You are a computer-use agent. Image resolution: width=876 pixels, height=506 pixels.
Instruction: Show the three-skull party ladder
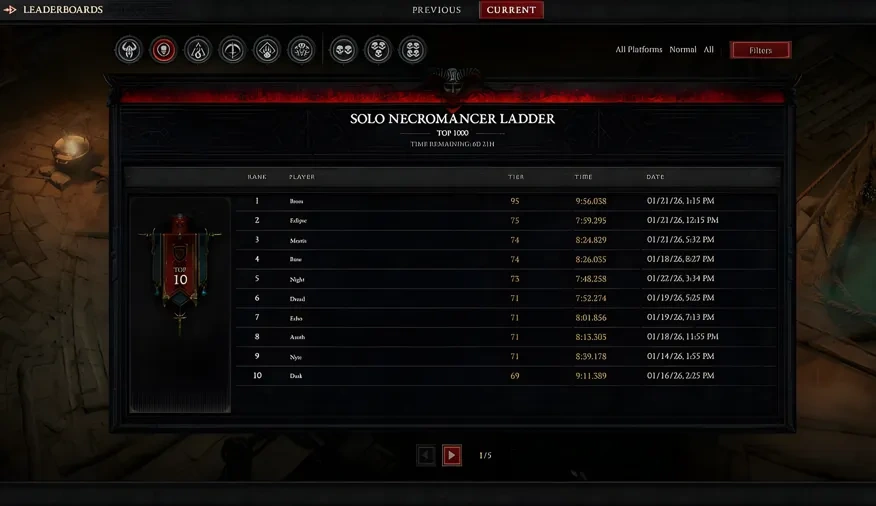pos(378,50)
